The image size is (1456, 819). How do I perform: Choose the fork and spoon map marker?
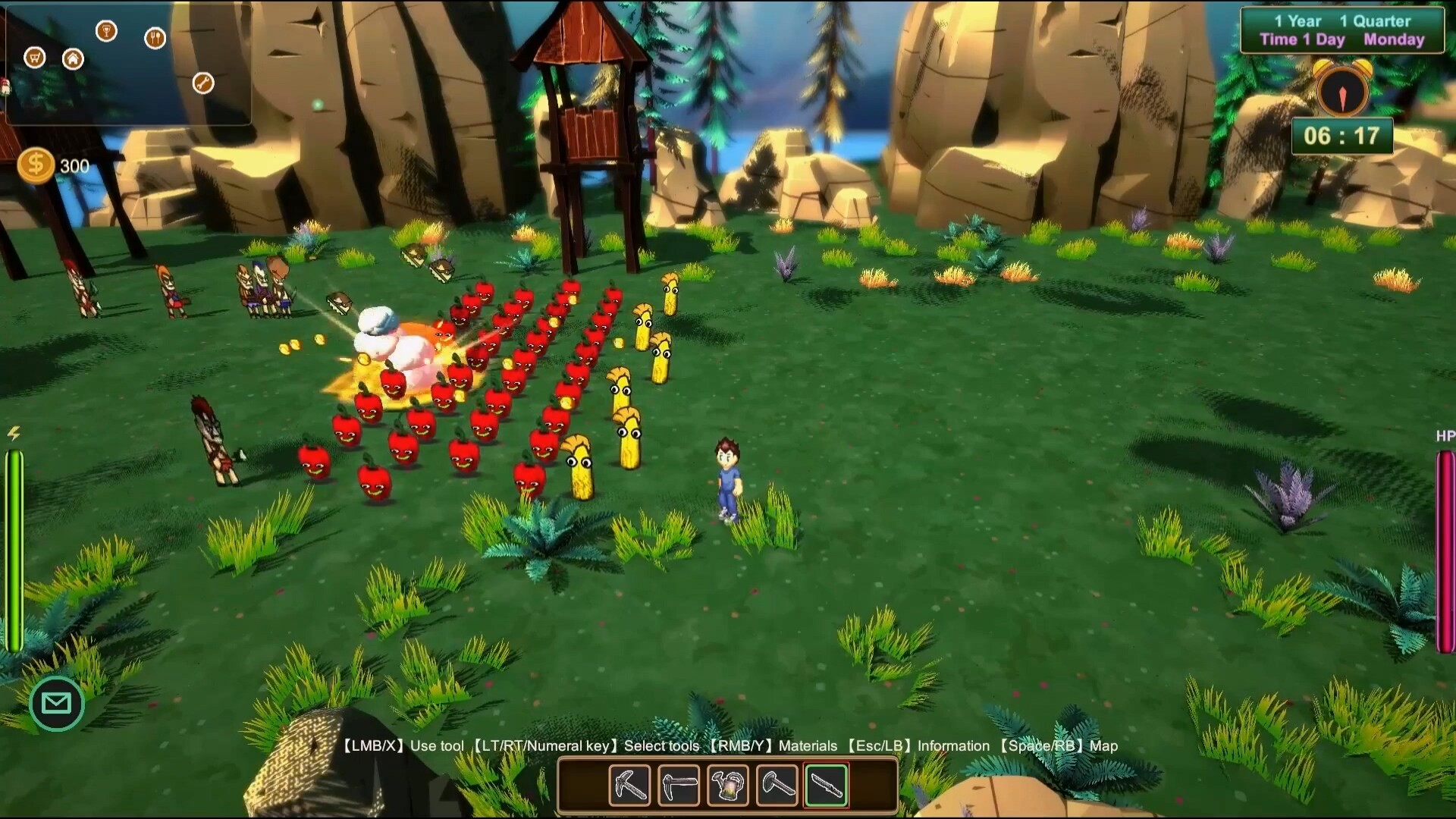pos(155,38)
